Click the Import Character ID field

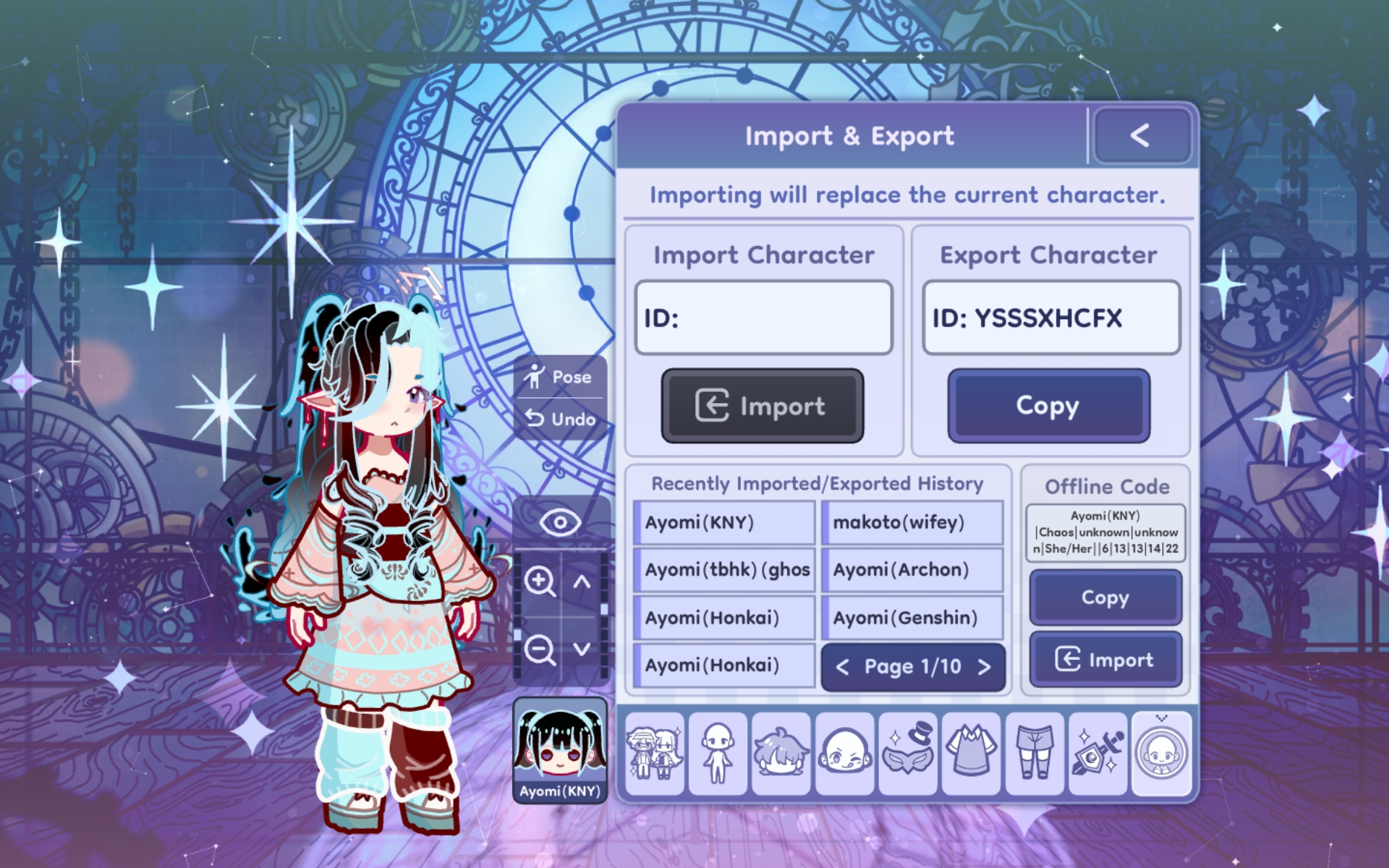763,318
